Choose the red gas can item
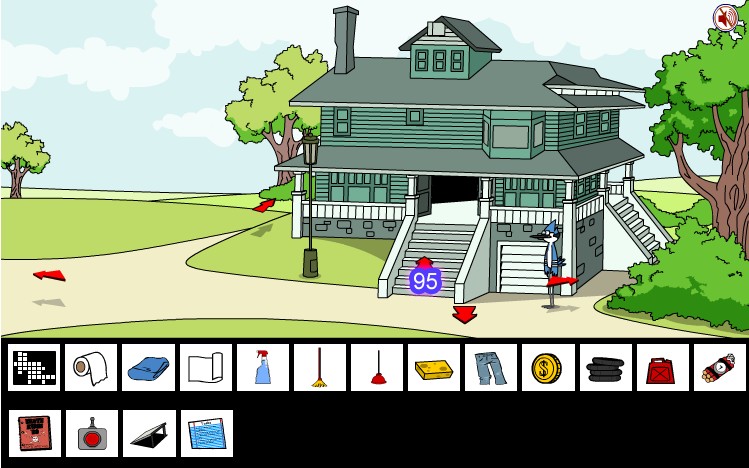Screen dimensions: 749x468 (x=662, y=368)
